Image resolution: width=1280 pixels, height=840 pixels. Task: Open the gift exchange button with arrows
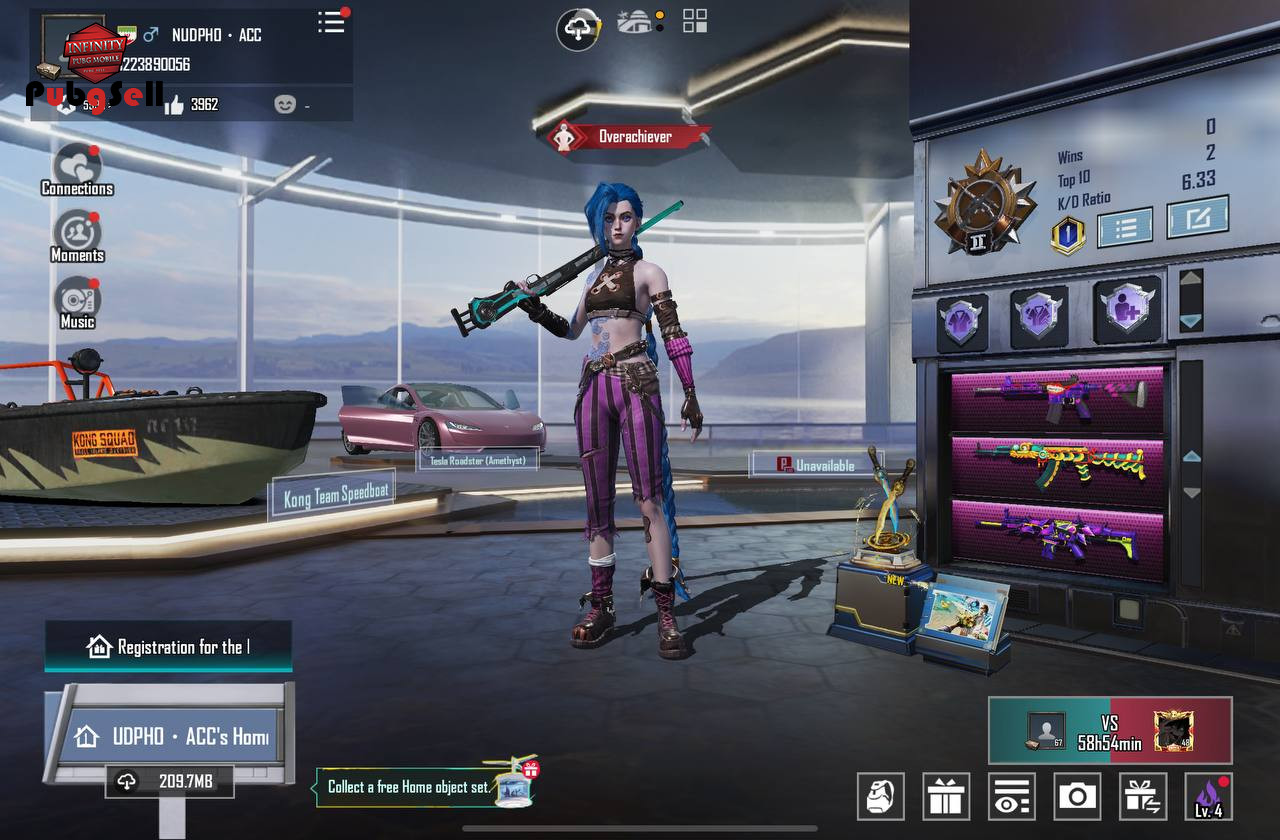point(1143,797)
